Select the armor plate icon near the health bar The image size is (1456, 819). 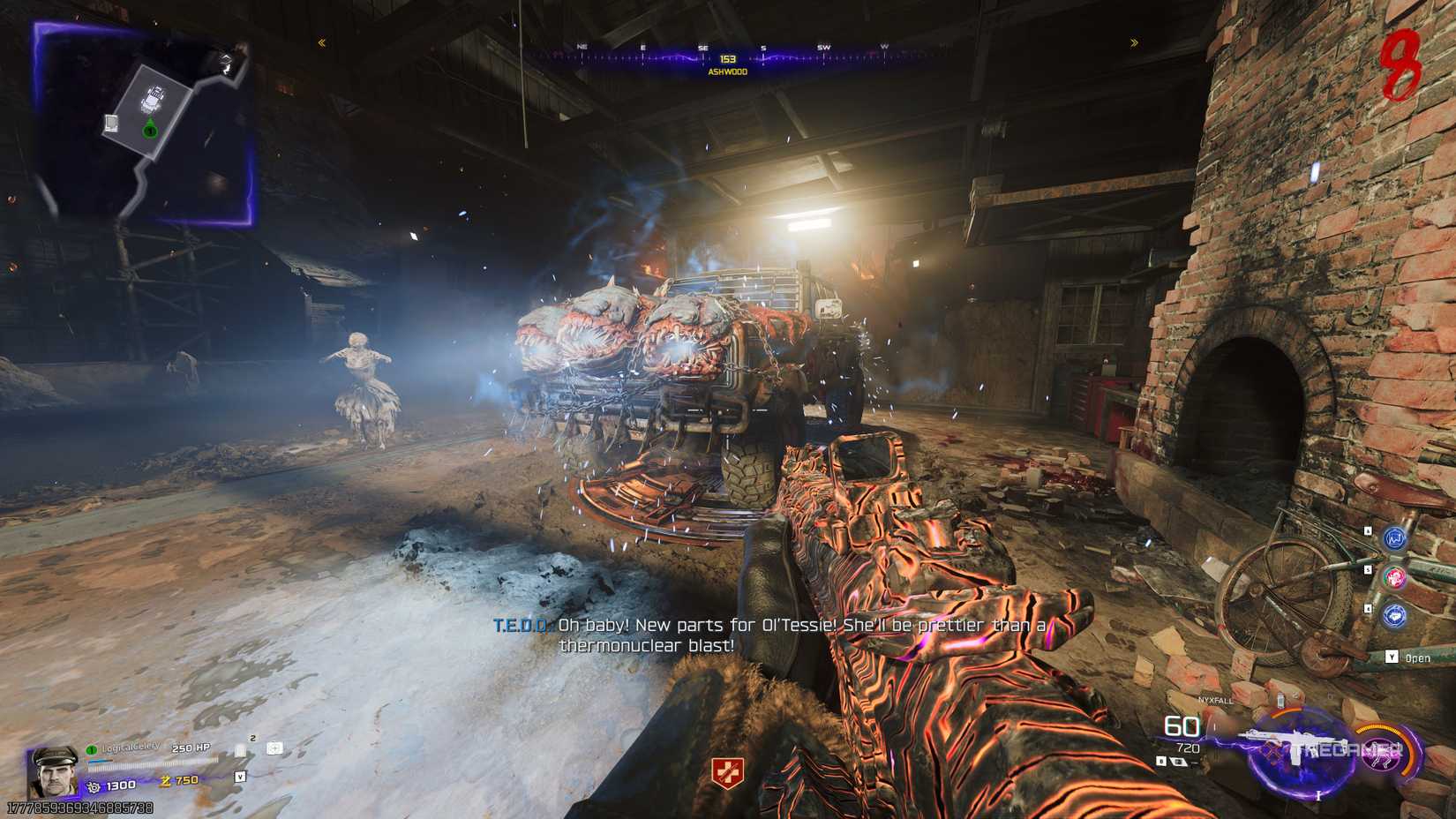pos(274,749)
